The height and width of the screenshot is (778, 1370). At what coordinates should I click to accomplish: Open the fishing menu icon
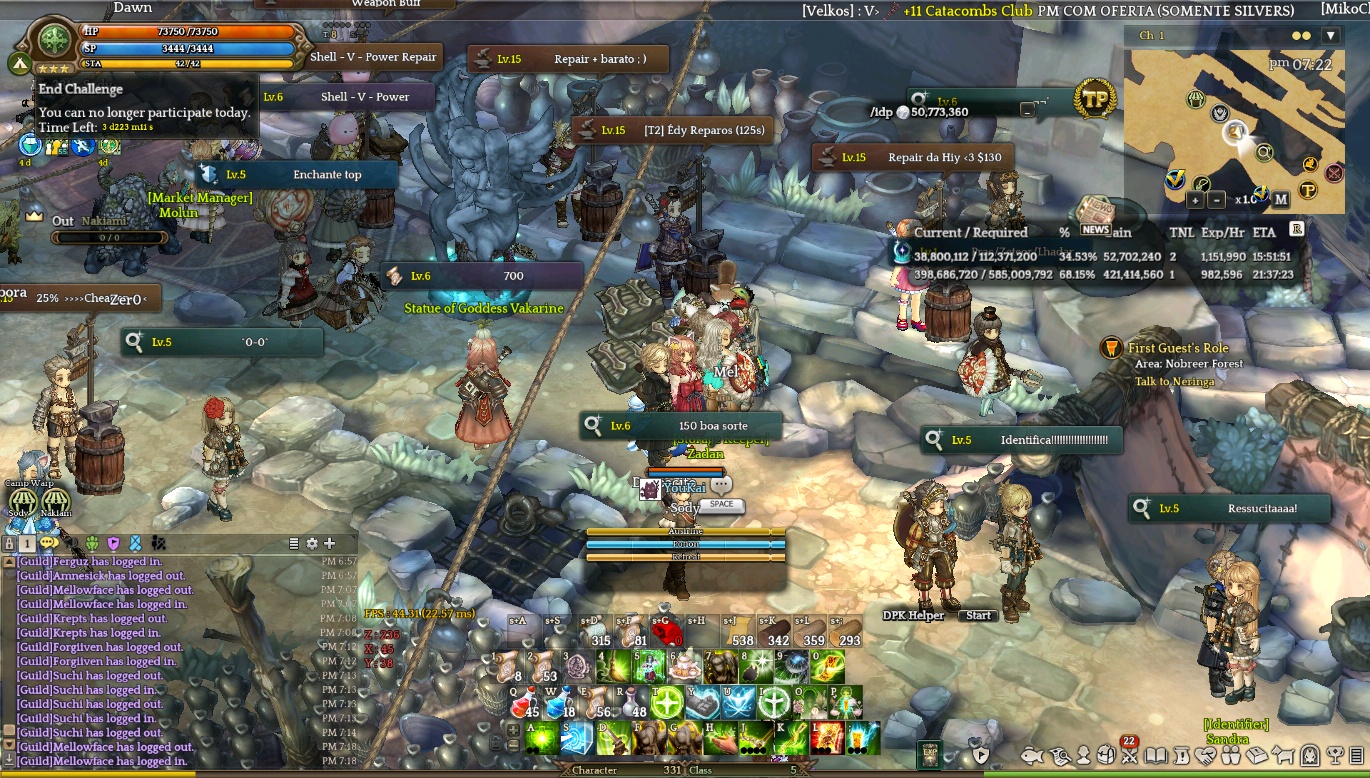1032,755
